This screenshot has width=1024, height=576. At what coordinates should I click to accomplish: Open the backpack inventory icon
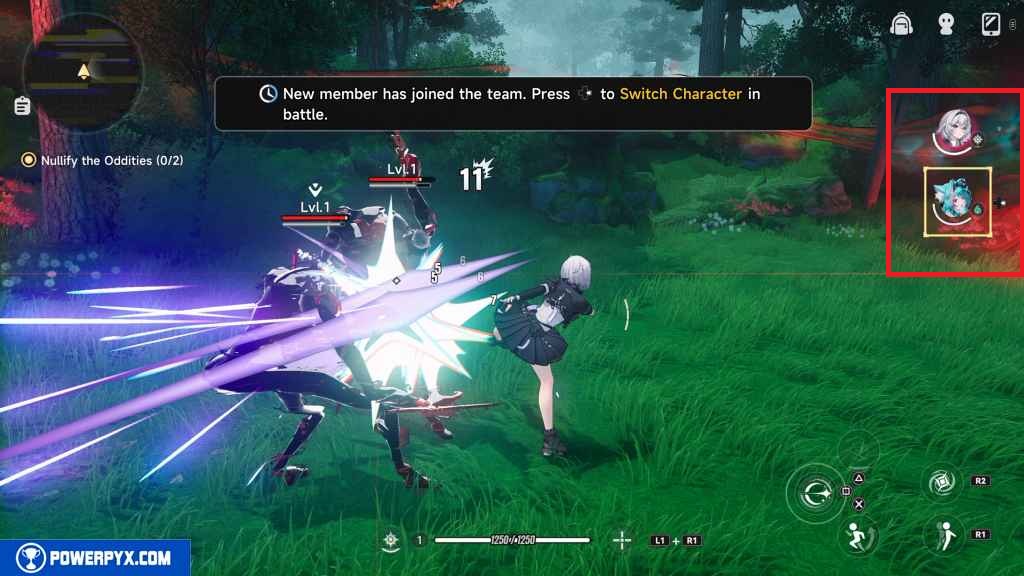pyautogui.click(x=904, y=24)
